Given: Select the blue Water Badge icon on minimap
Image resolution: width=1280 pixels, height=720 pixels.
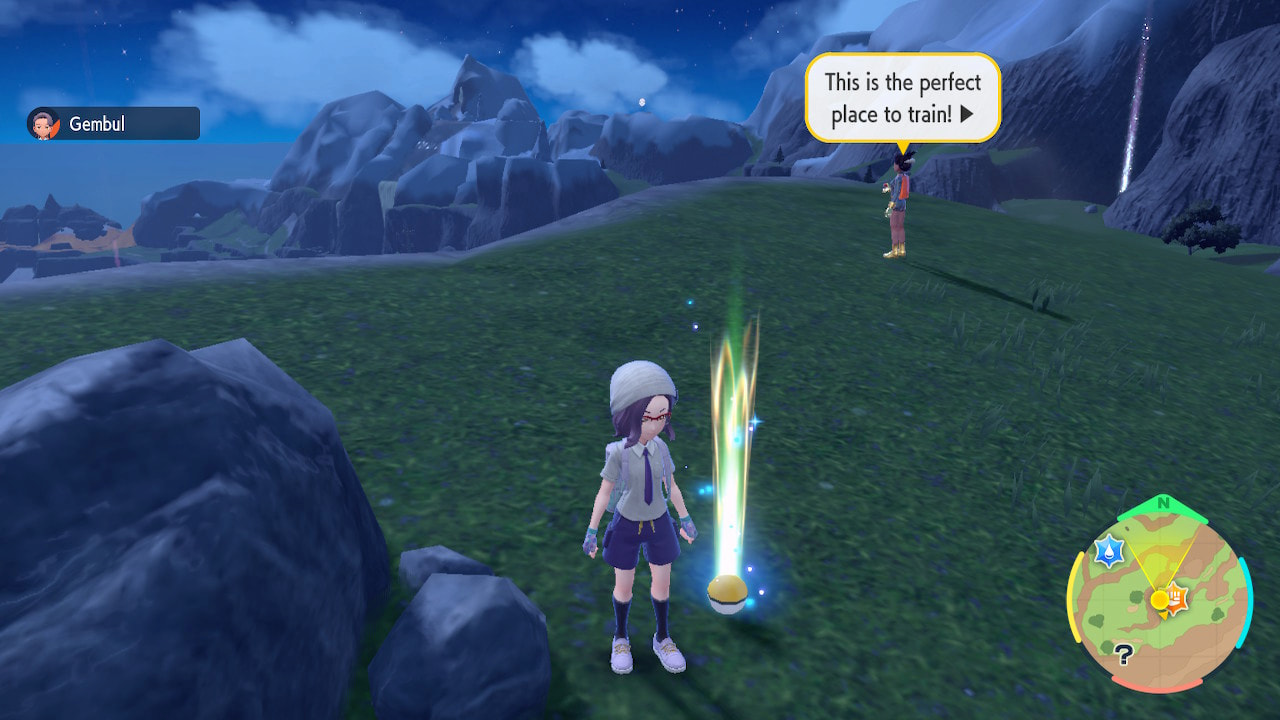Looking at the screenshot, I should point(1108,550).
